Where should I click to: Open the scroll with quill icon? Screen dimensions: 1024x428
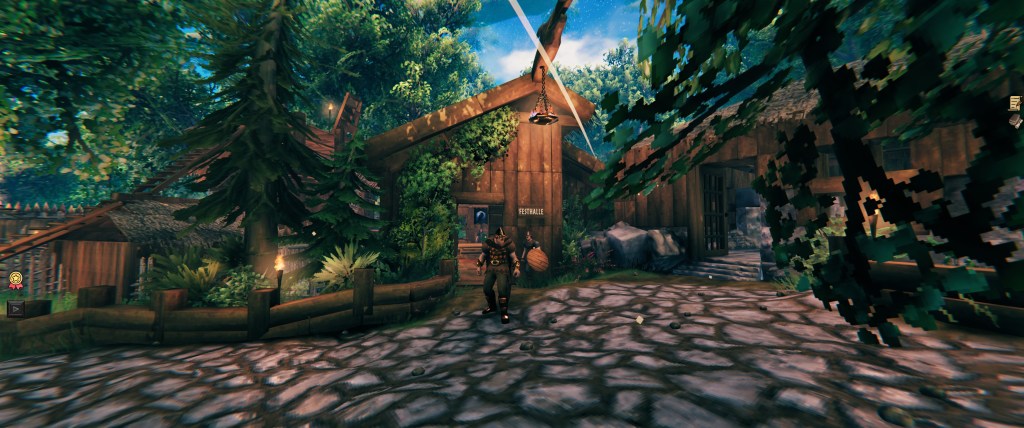point(1015,103)
